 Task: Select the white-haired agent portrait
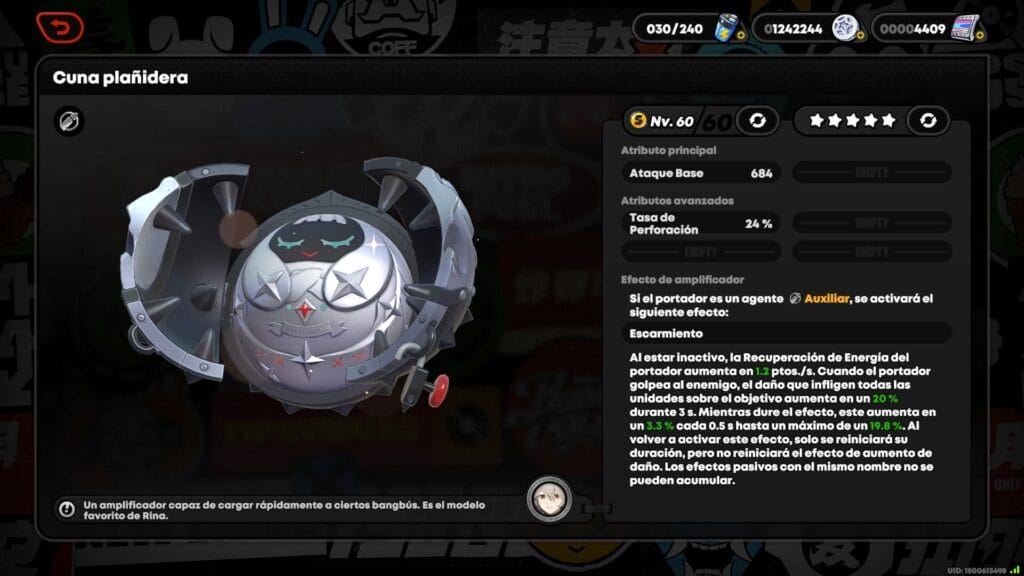(x=550, y=499)
